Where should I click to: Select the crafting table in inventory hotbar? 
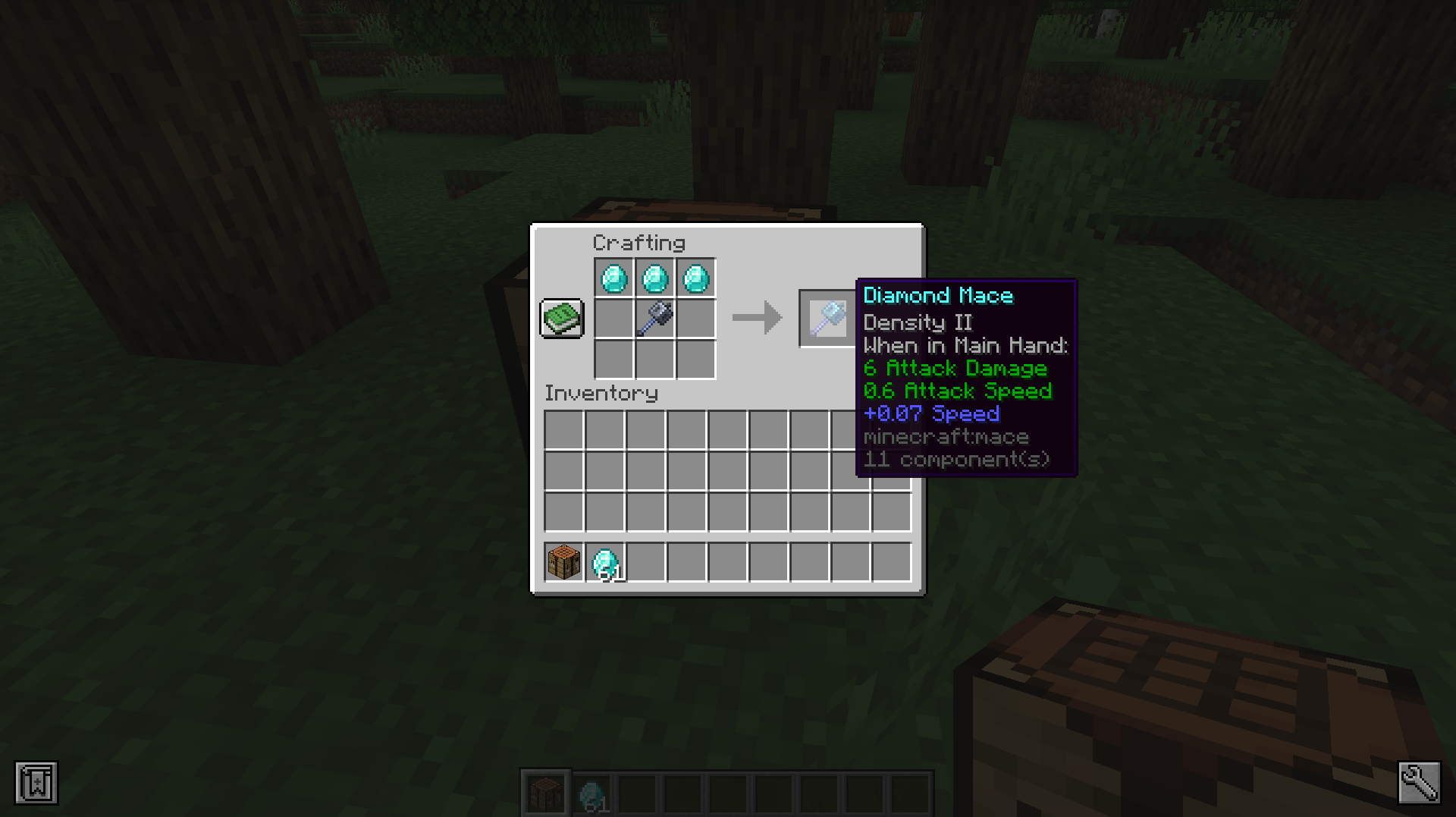(x=563, y=562)
